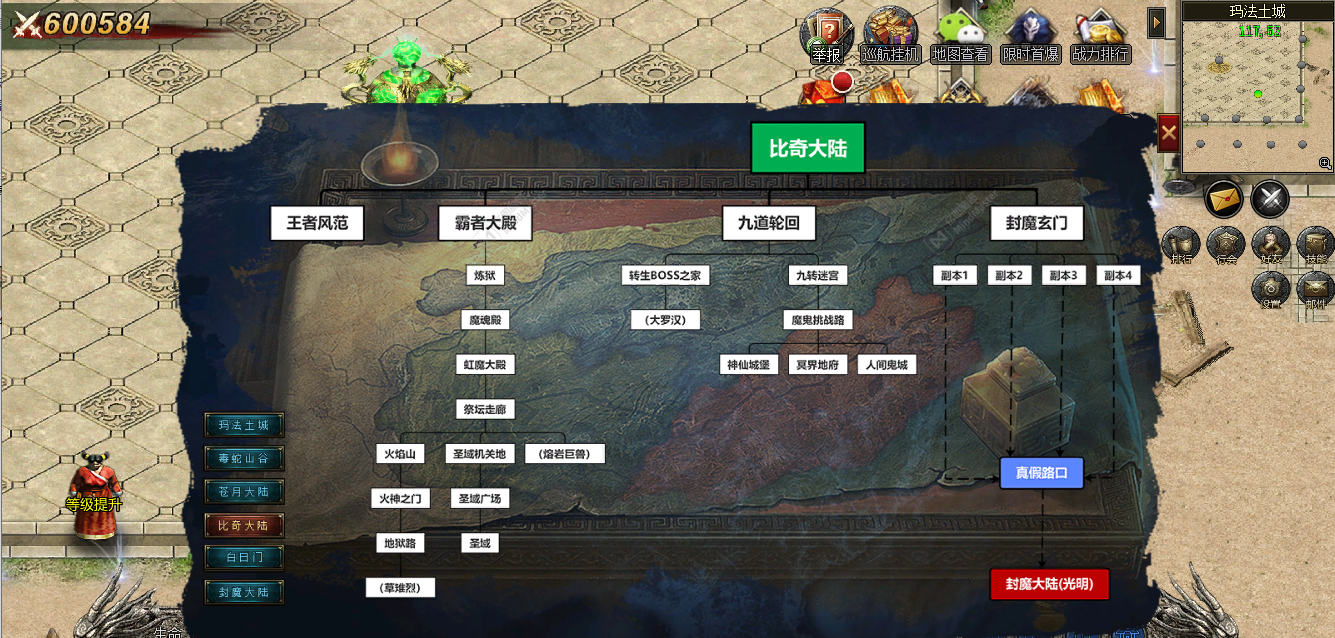Screen dimensions: 1335x638
Task: Expand the top icon bar arrow
Action: (x=1156, y=22)
